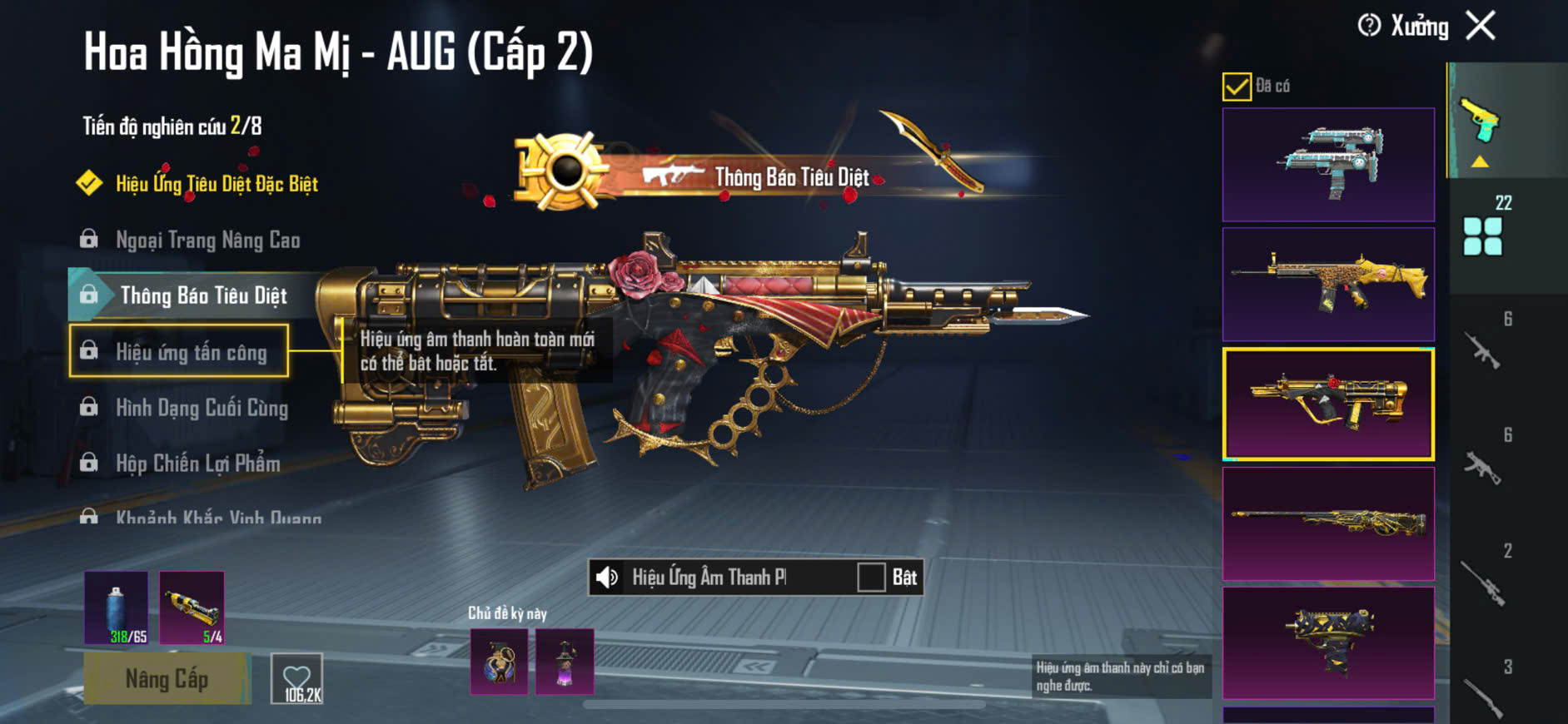Image resolution: width=1568 pixels, height=724 pixels.
Task: Select 'Hộp Chiến Lợi Phẩm' upgrade entry
Action: [x=197, y=464]
